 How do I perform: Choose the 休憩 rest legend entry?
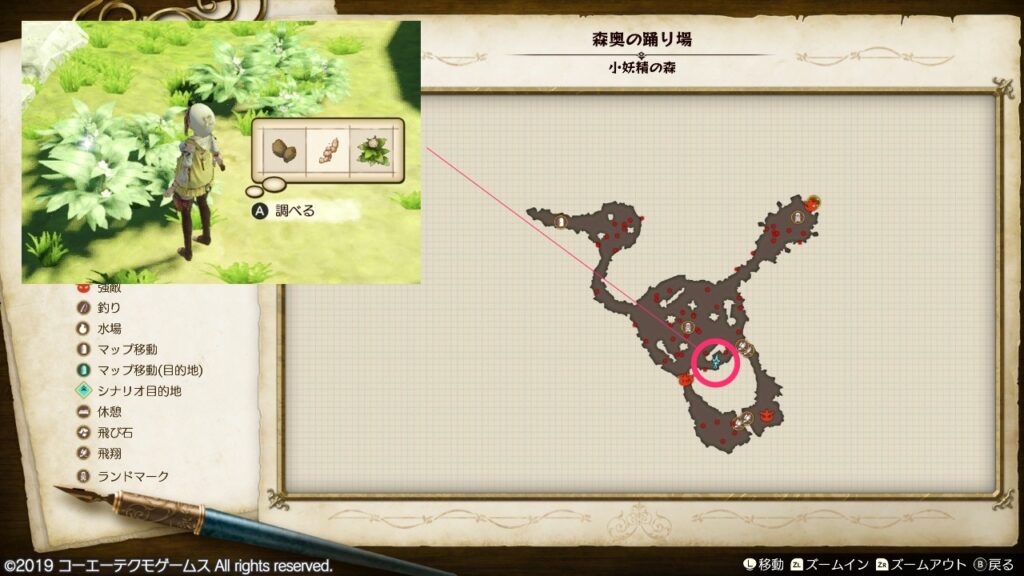click(x=110, y=412)
